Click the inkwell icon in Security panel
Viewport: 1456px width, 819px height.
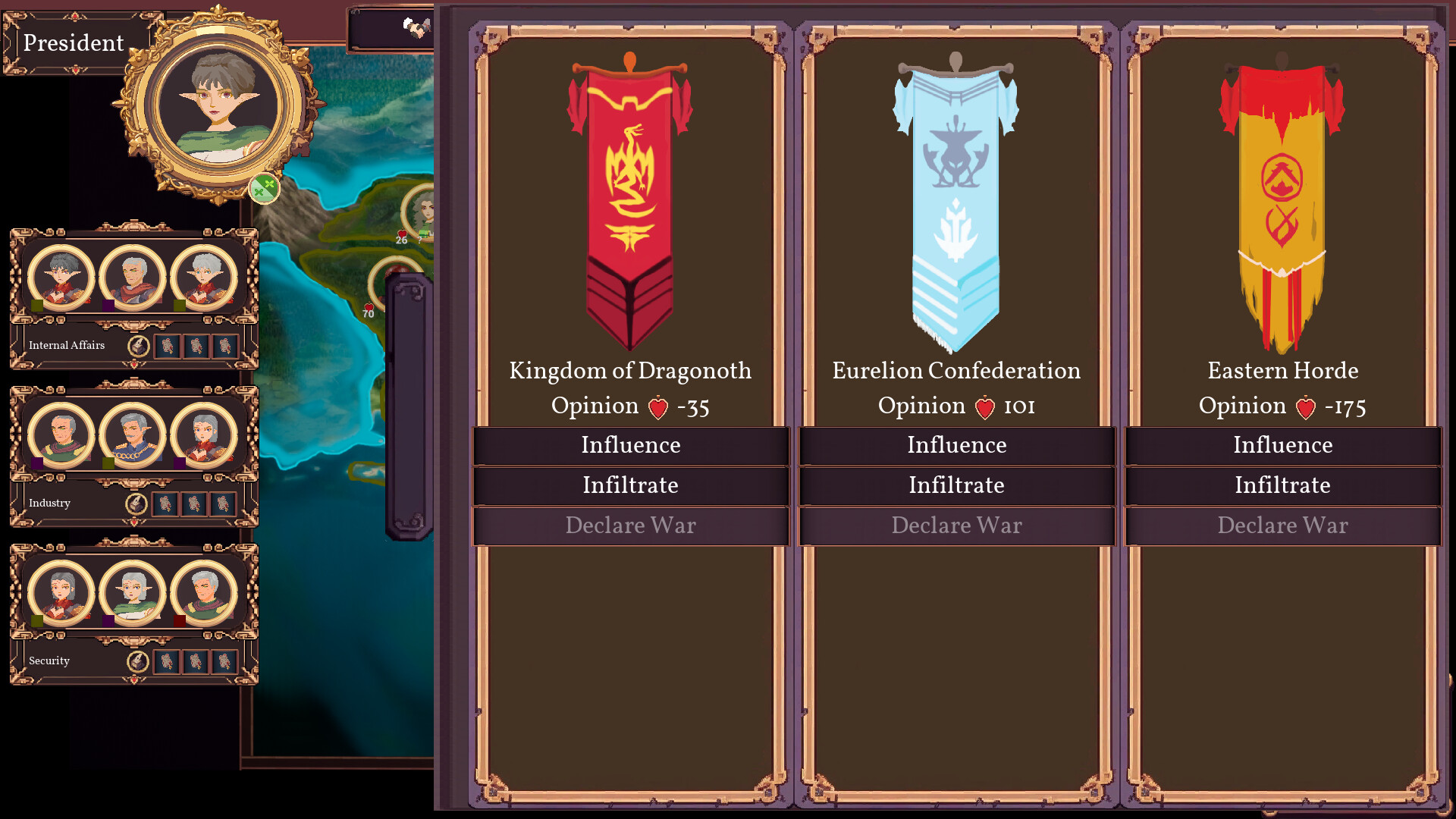coord(139,661)
